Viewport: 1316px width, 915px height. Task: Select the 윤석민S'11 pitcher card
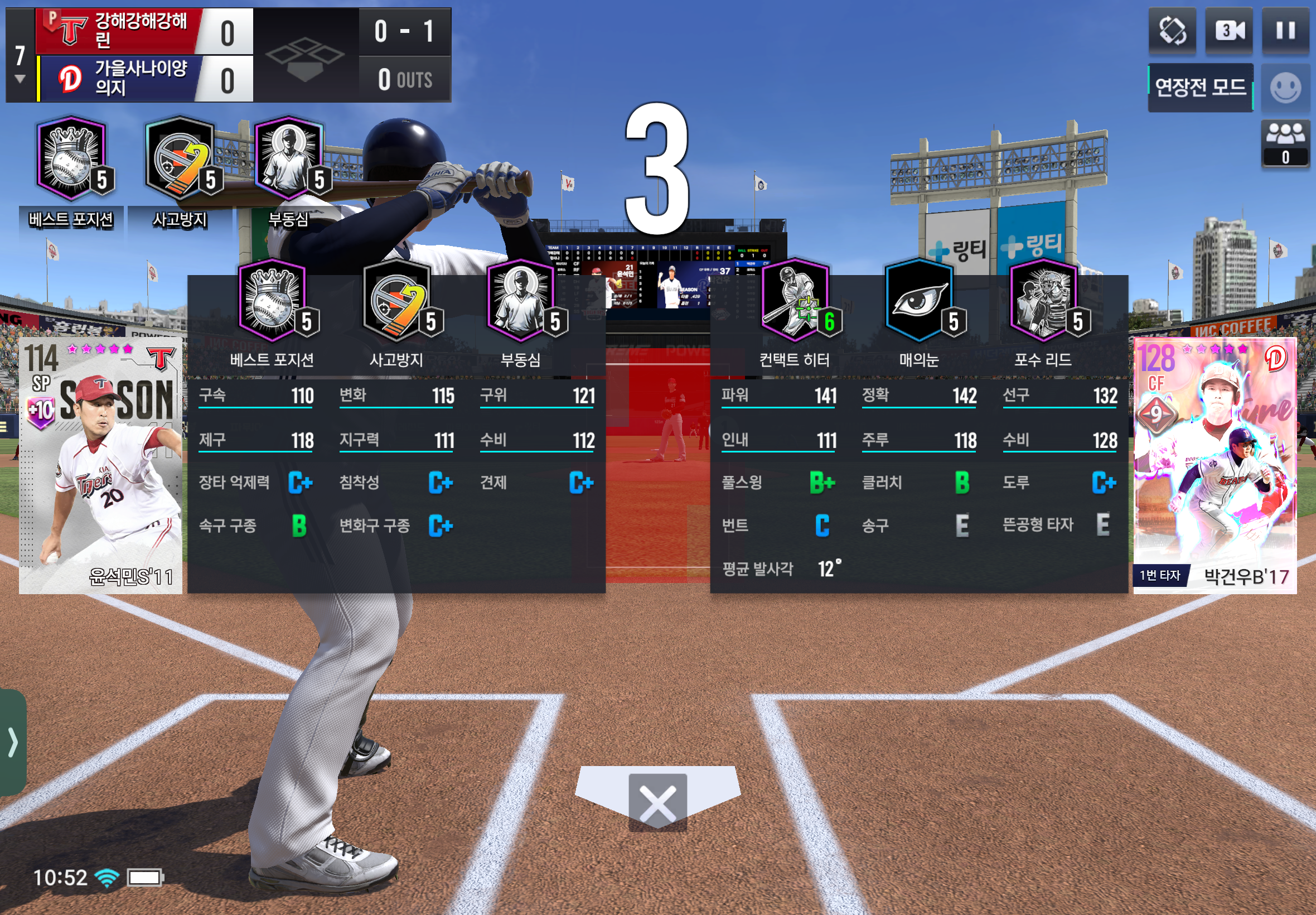101,465
